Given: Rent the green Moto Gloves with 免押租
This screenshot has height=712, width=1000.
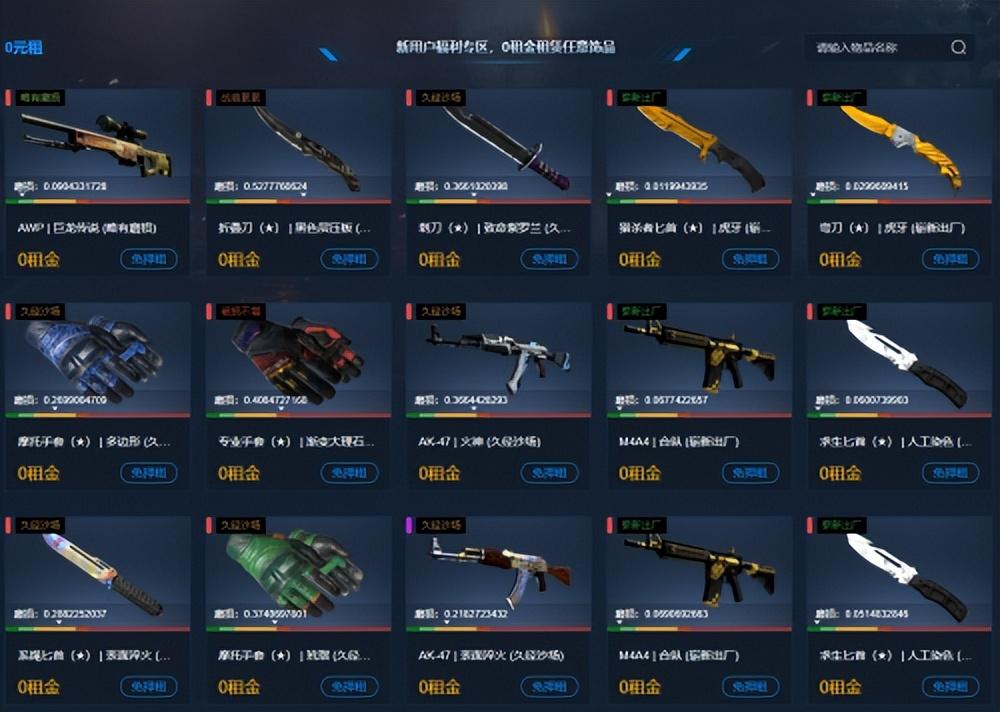Looking at the screenshot, I should (349, 687).
